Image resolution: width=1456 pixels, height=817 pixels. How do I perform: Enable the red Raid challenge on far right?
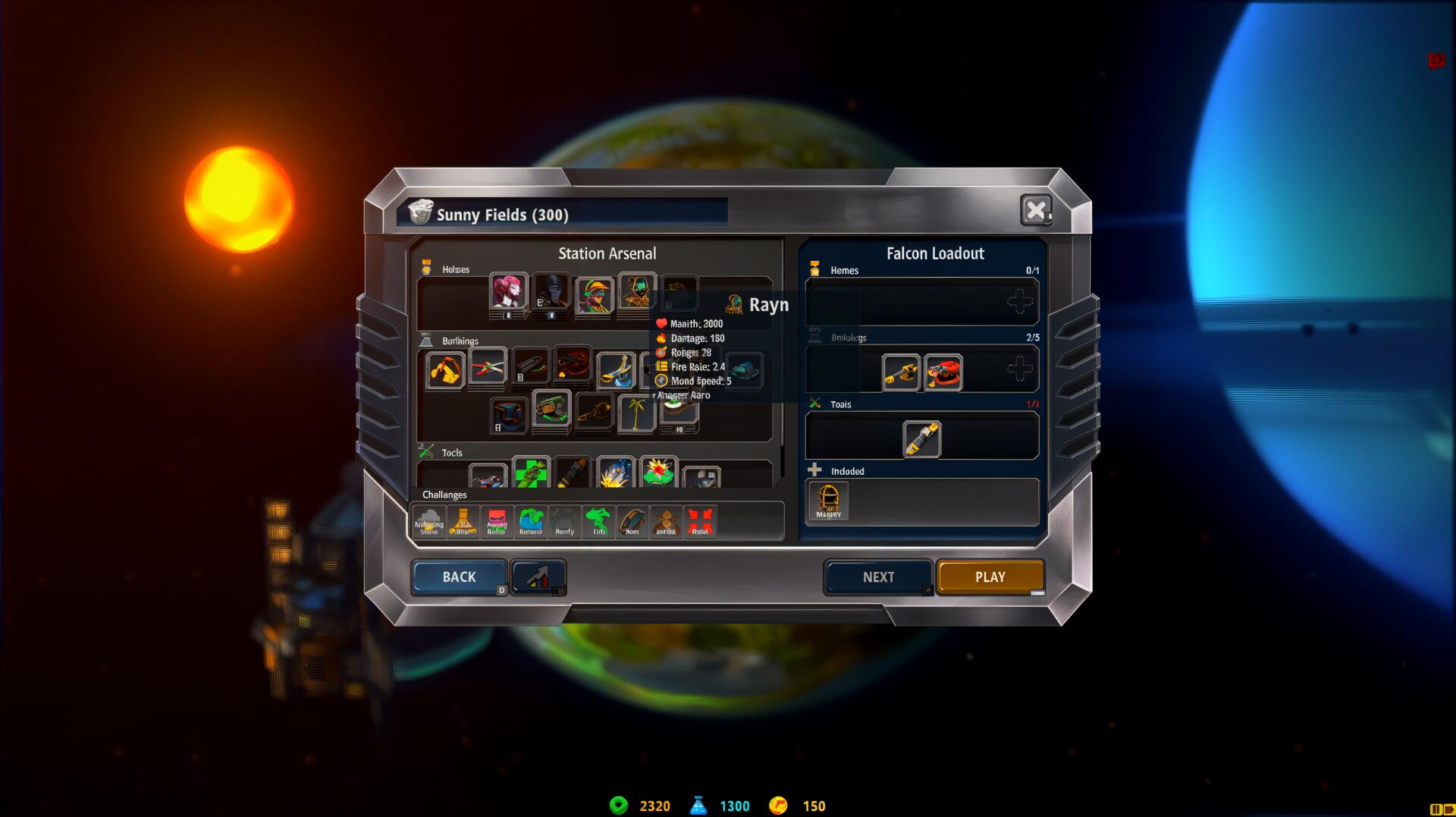tap(700, 520)
